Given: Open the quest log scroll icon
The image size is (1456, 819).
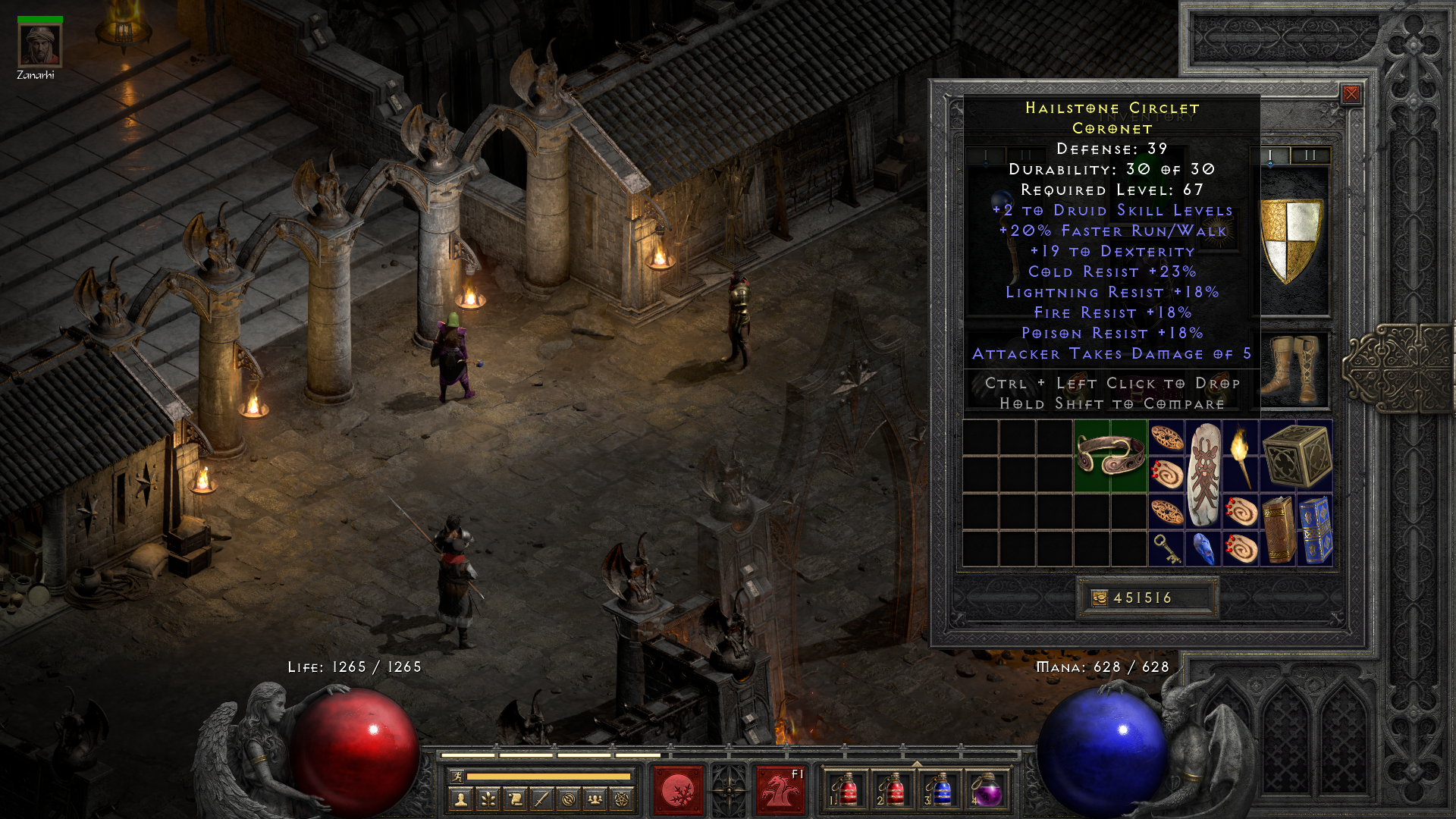Looking at the screenshot, I should pyautogui.click(x=515, y=799).
